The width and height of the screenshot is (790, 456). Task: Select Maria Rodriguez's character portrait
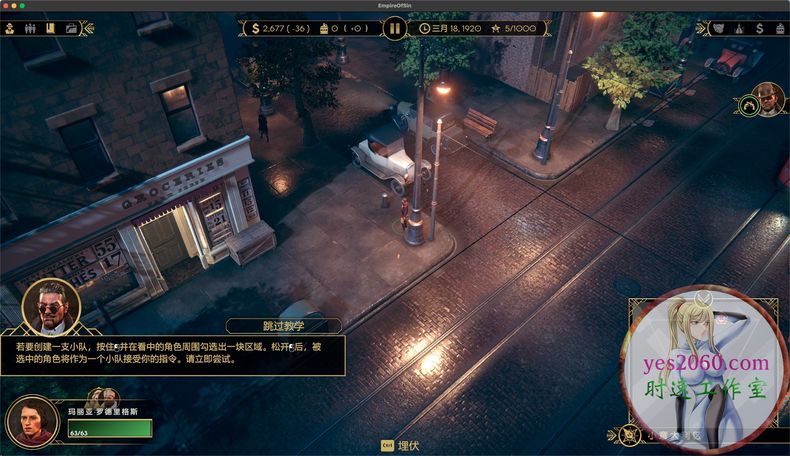pos(32,420)
